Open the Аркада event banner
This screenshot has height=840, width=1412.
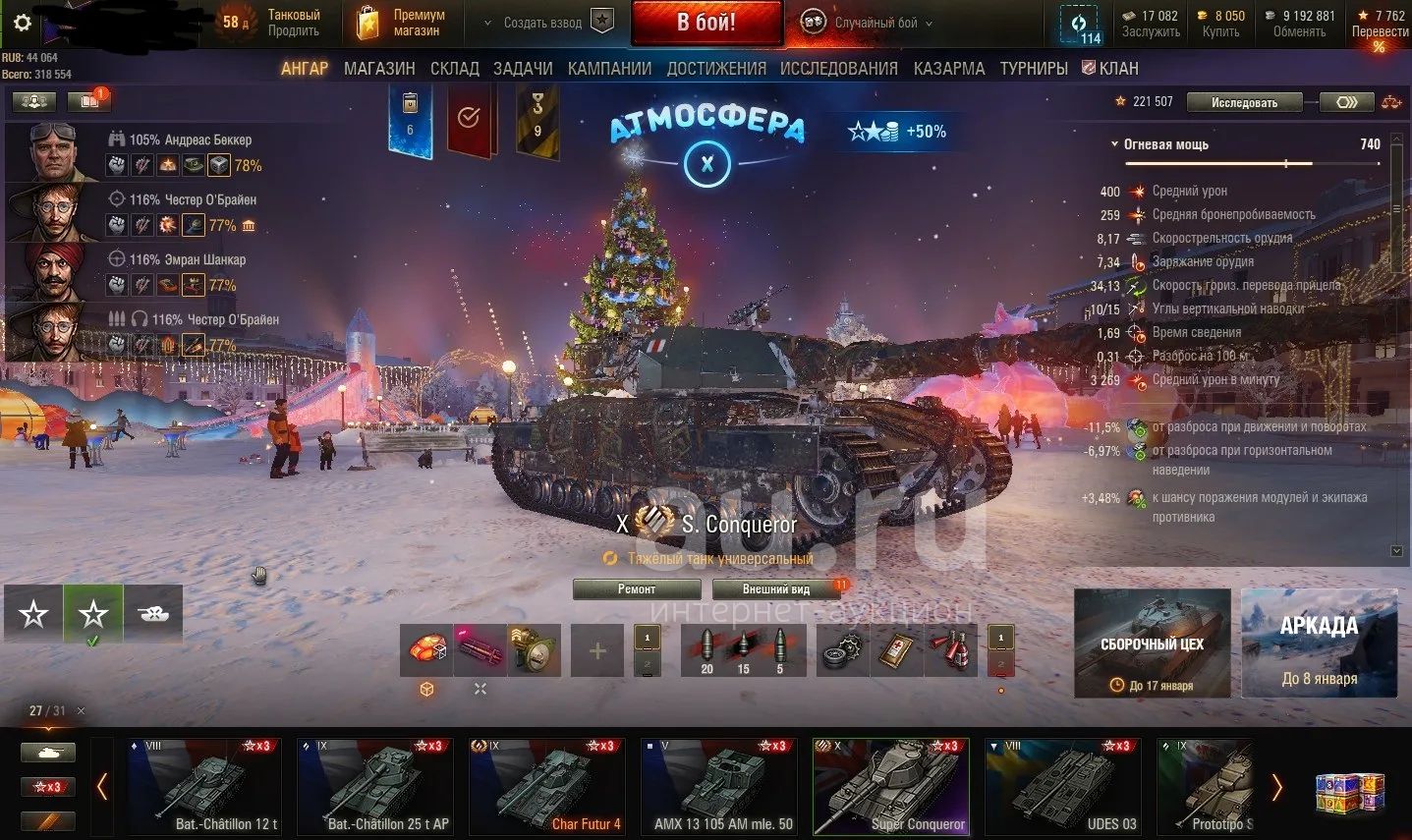[1319, 643]
